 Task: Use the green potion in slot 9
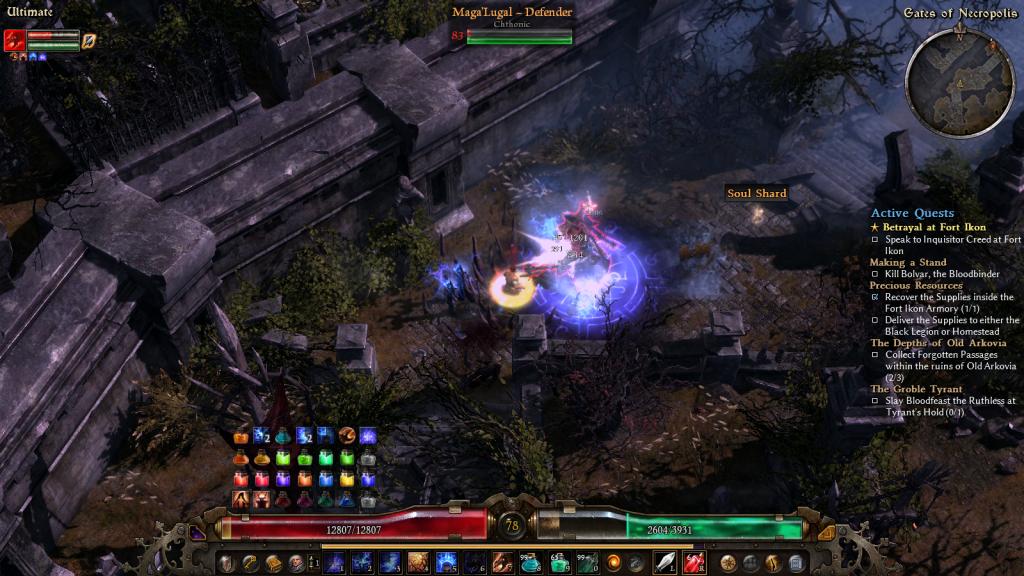[x=559, y=562]
